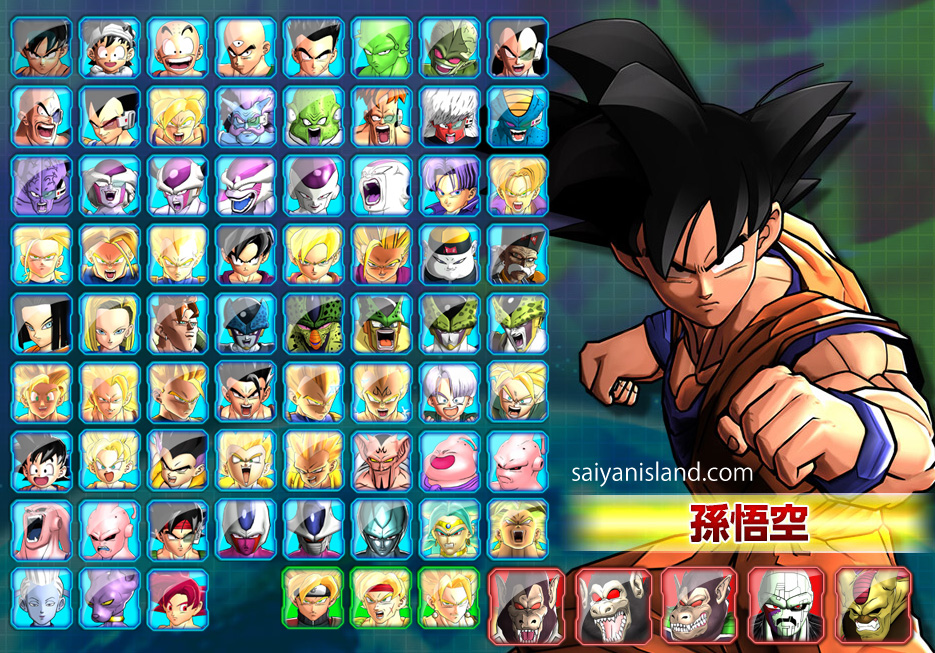This screenshot has width=935, height=653.
Task: Select red-haired Super Saiyan God Goku
Action: 178,599
